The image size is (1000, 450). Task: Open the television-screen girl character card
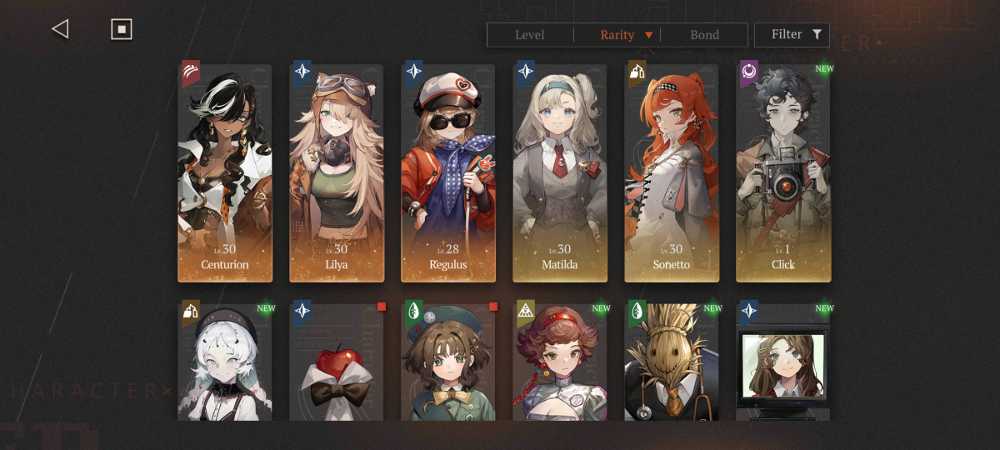coord(783,362)
